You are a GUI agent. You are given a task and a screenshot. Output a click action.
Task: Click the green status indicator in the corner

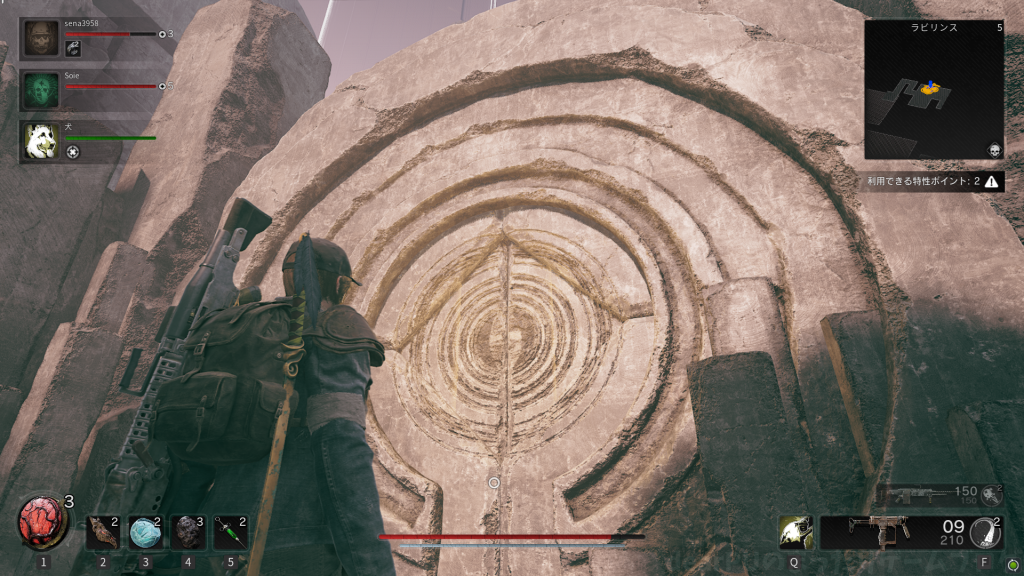tap(1012, 563)
